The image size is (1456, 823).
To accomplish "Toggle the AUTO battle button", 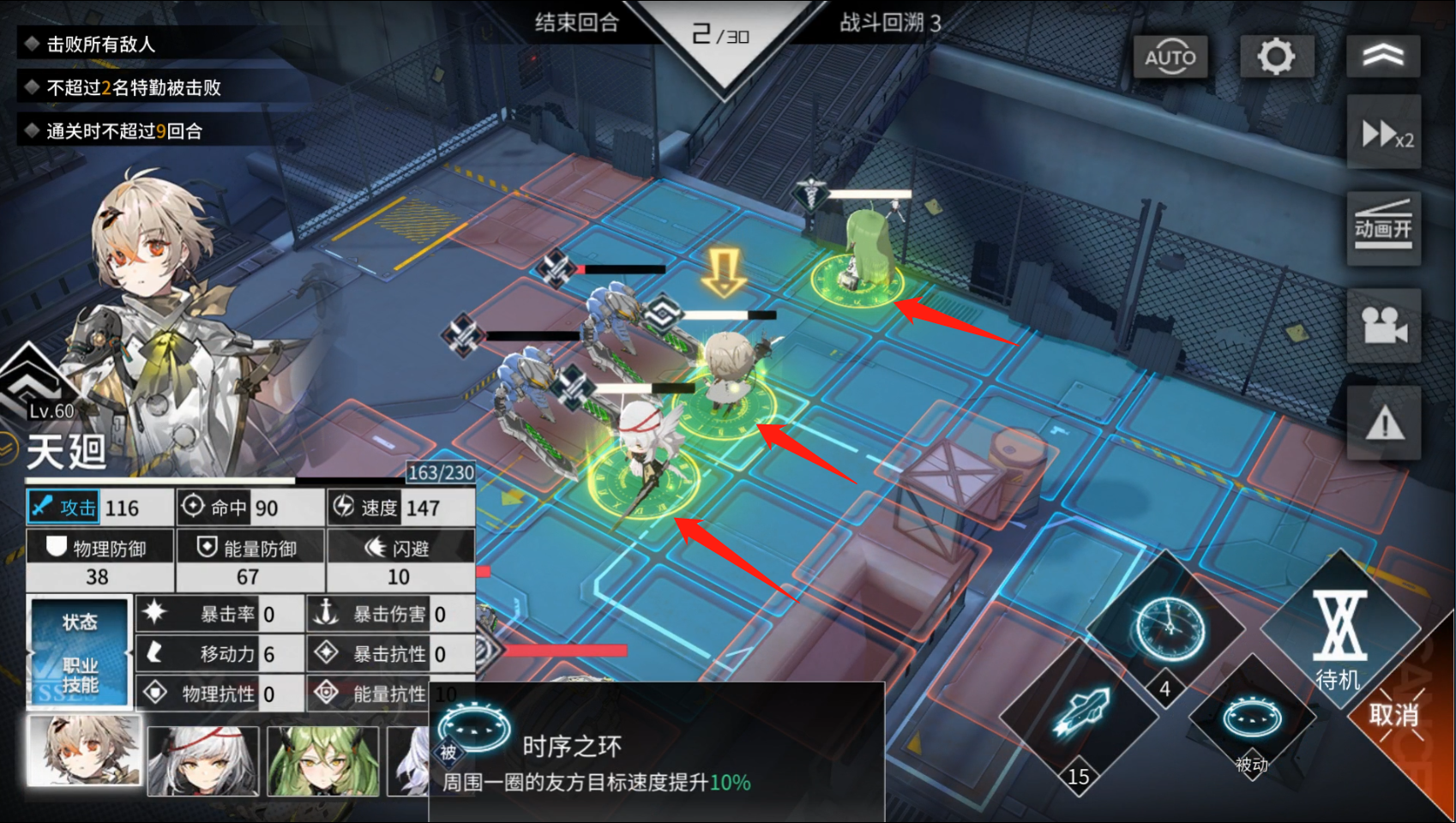I will point(1170,57).
